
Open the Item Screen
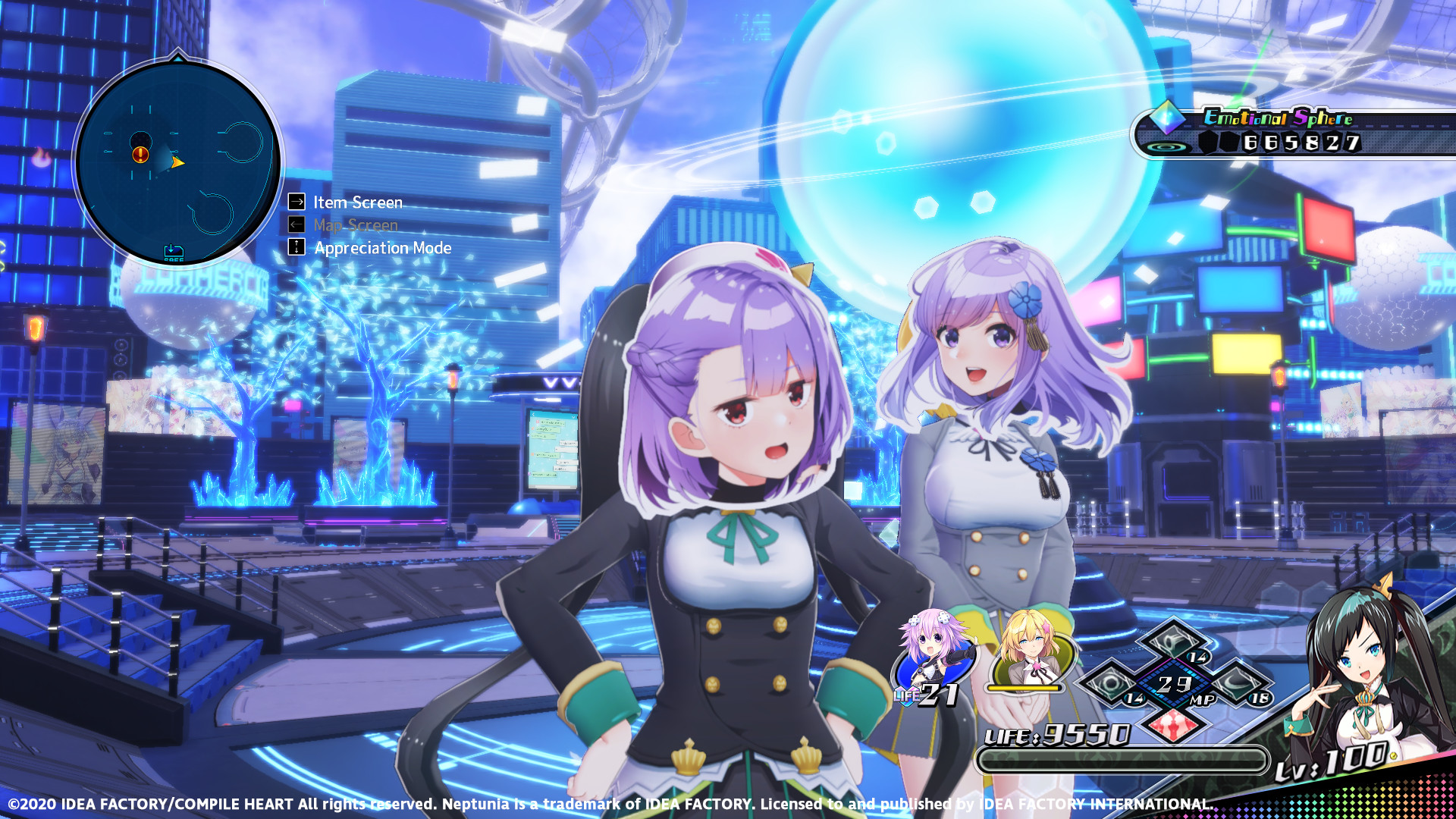click(356, 202)
